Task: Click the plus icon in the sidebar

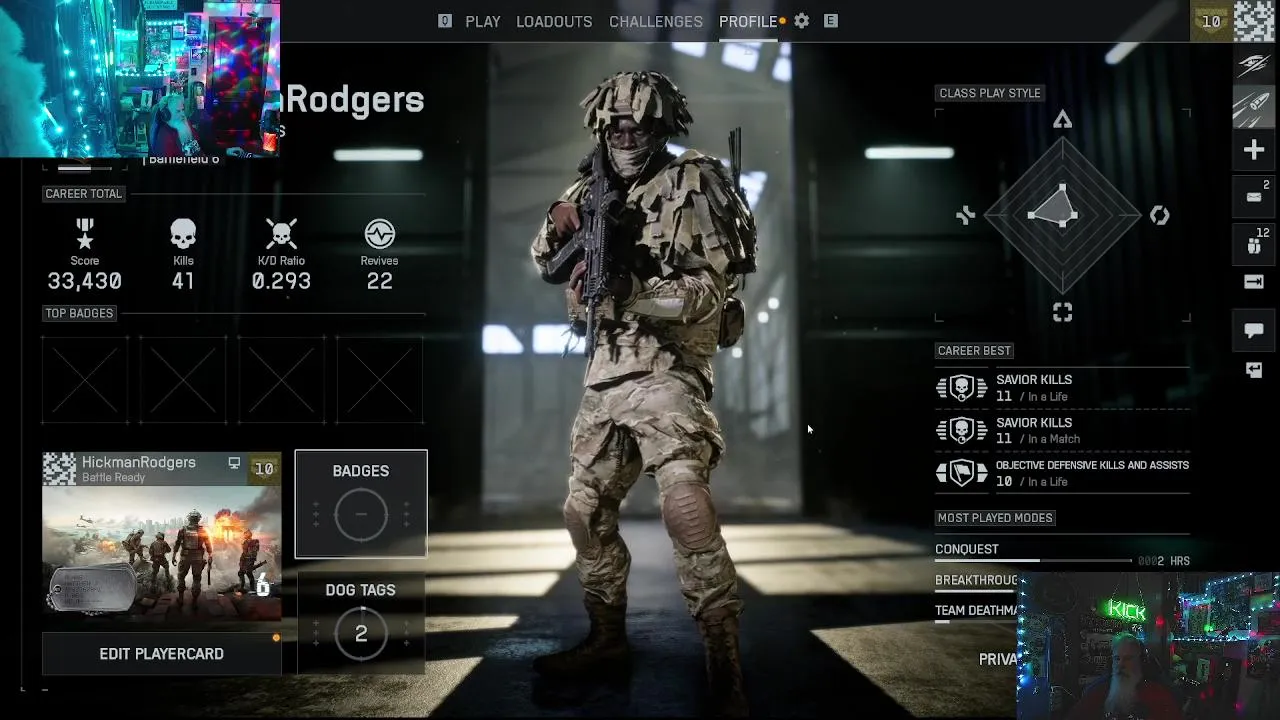Action: click(1254, 150)
